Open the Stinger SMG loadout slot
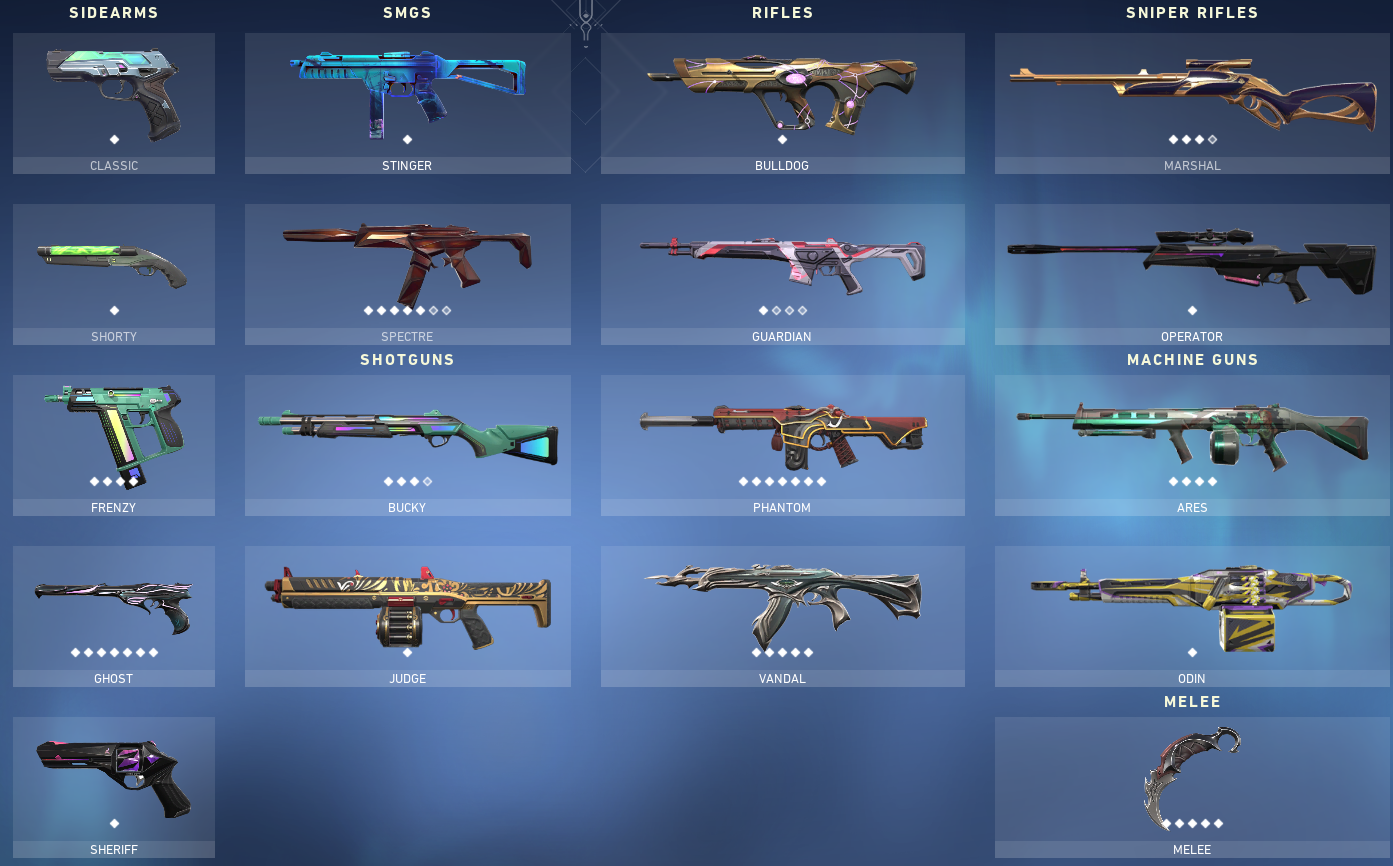This screenshot has height=866, width=1393. (x=407, y=95)
